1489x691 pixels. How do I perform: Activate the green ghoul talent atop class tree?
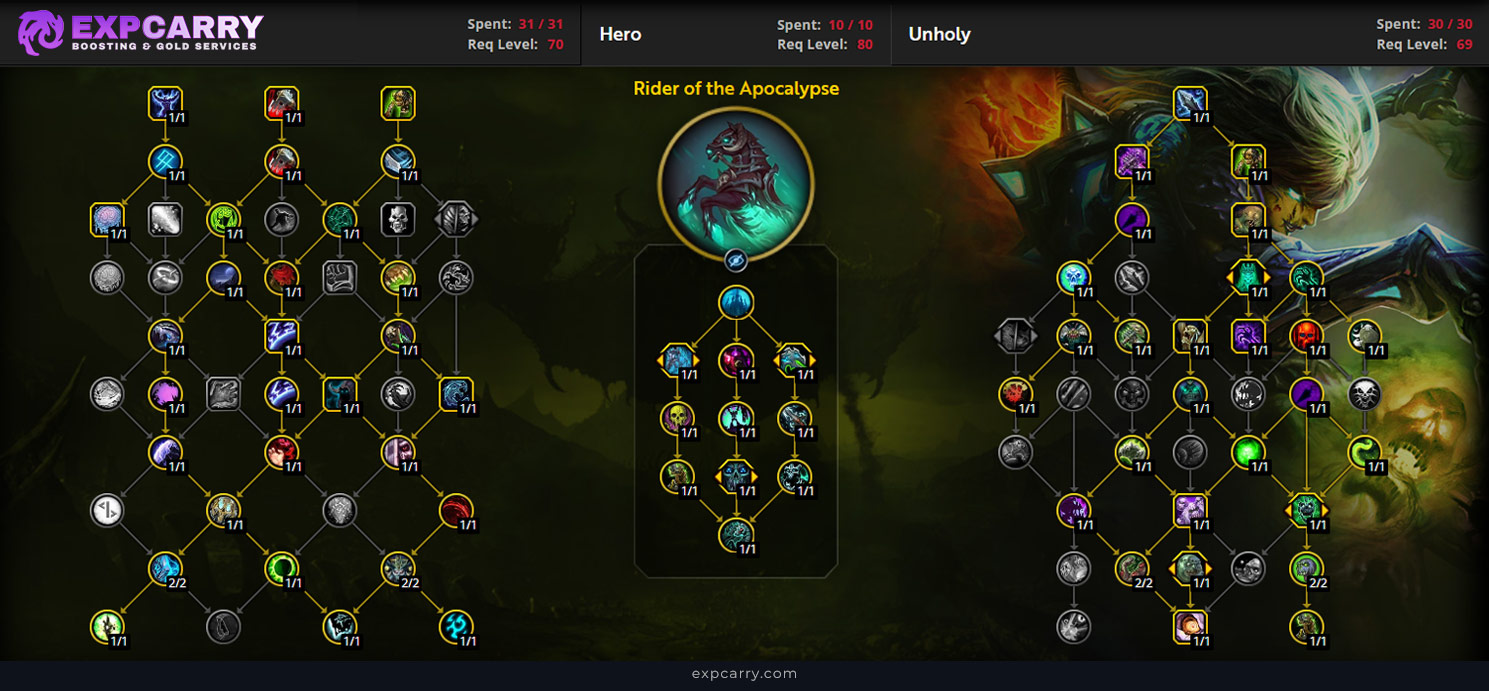tap(398, 103)
